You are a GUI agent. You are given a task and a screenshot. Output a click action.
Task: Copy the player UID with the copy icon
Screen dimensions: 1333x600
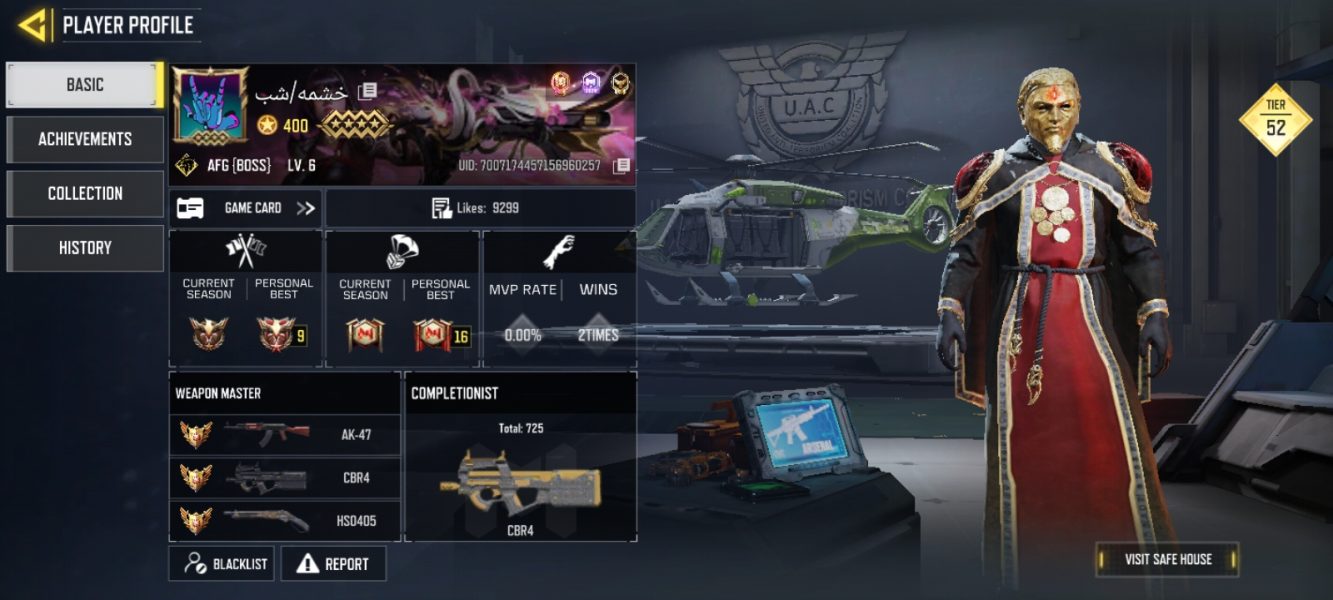tap(622, 165)
